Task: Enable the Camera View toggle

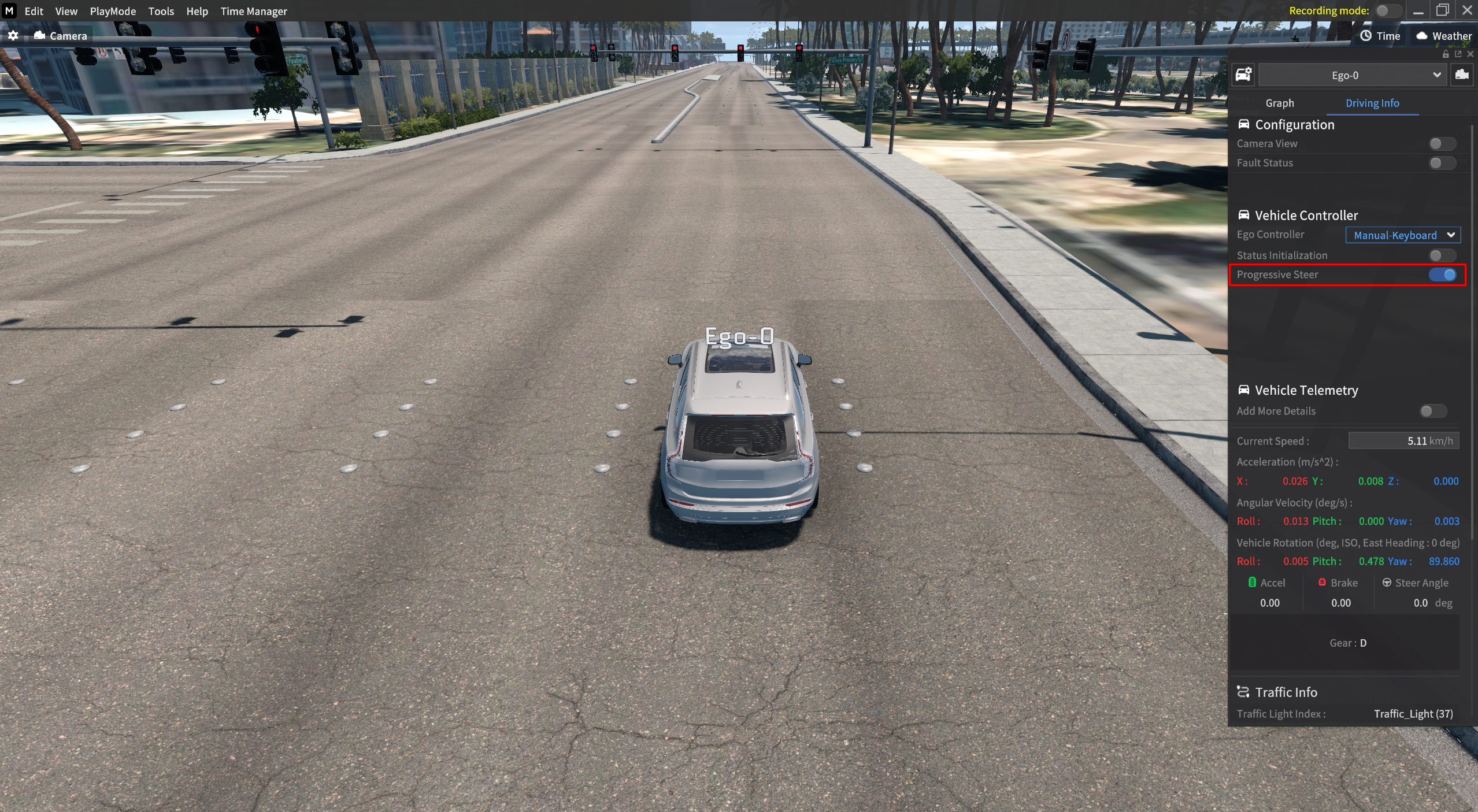Action: tap(1441, 143)
